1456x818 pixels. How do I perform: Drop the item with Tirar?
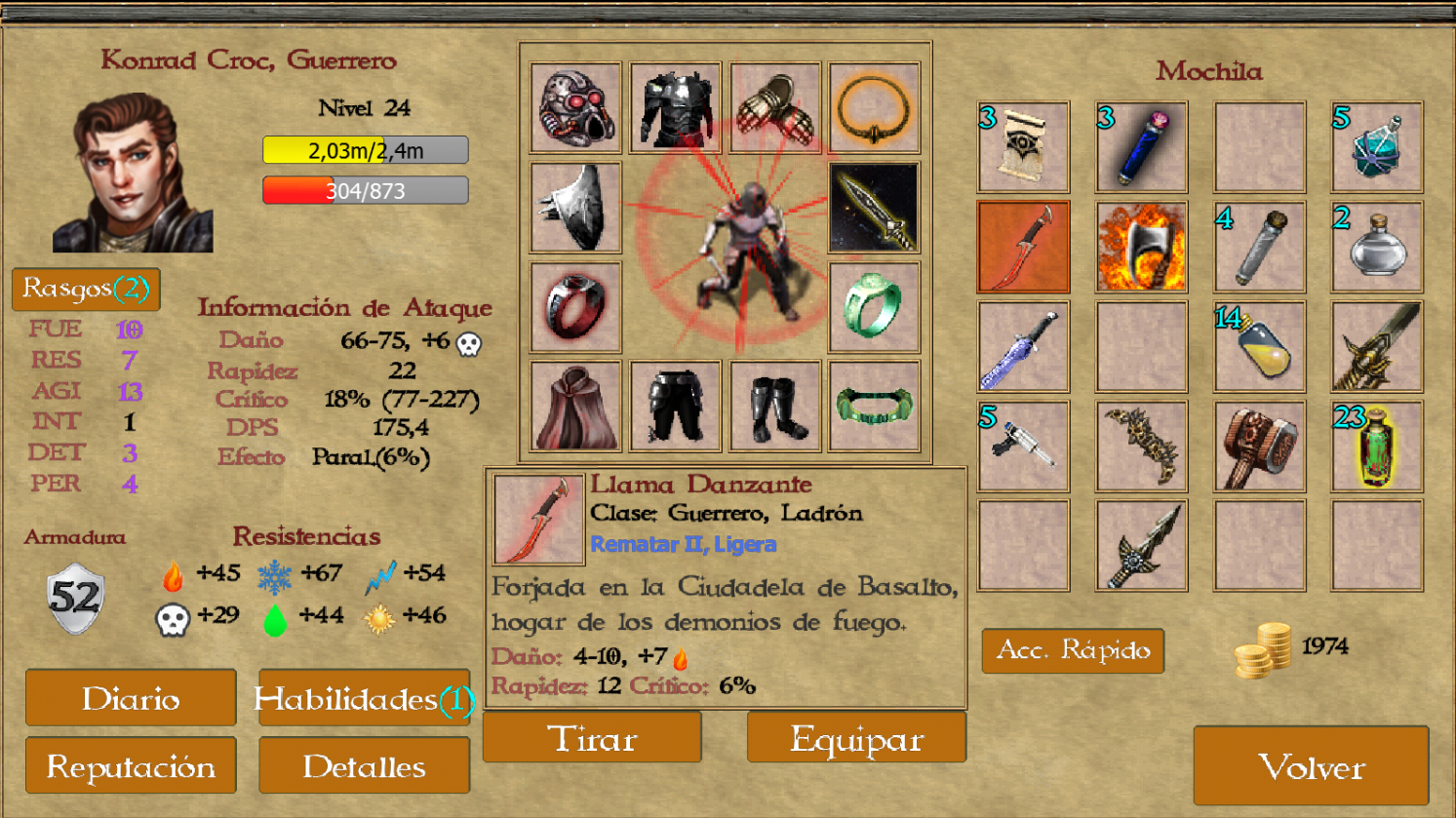pyautogui.click(x=592, y=738)
